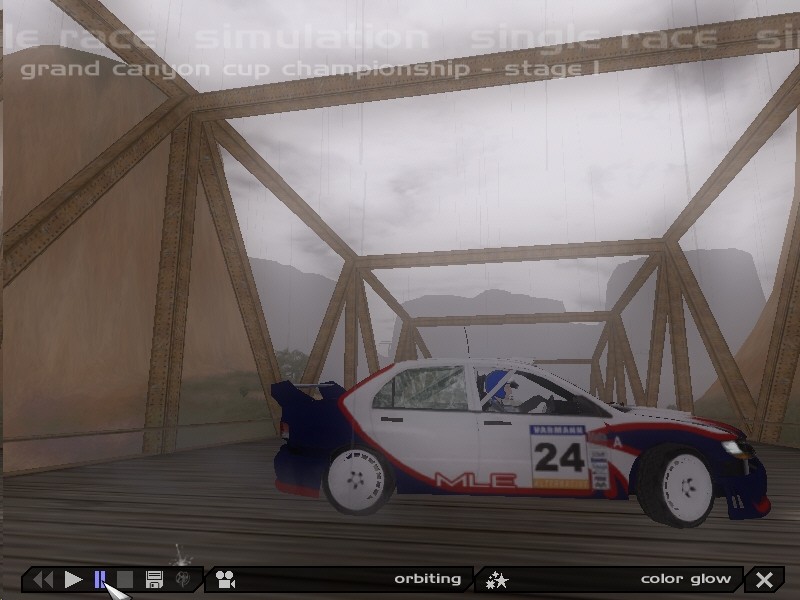Save the replay with the floppy disk icon
Image resolution: width=800 pixels, height=600 pixels.
tap(154, 579)
